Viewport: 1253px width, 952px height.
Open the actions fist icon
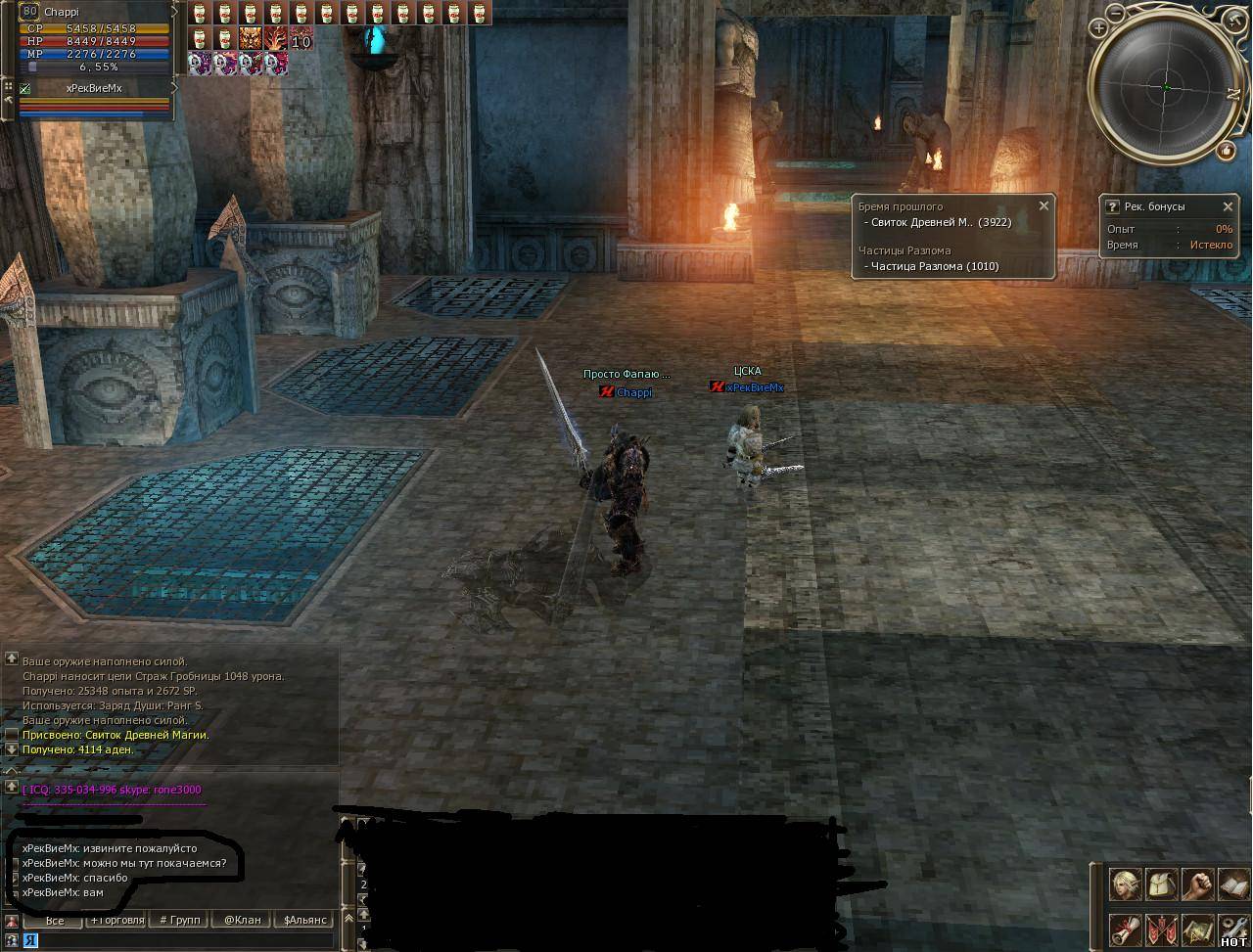click(1197, 885)
